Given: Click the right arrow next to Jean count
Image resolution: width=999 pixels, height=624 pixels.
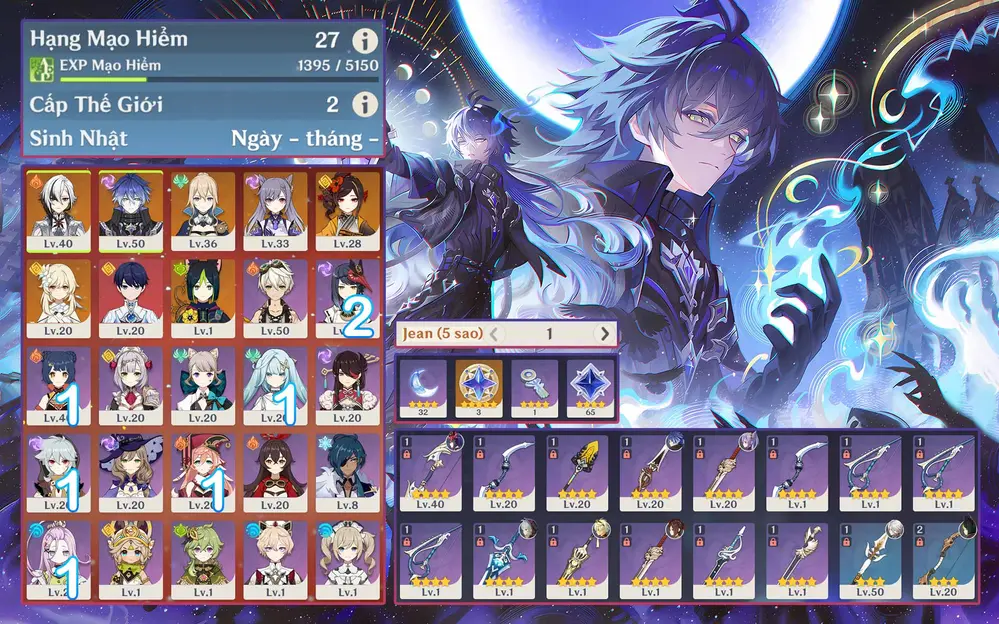Looking at the screenshot, I should point(603,334).
